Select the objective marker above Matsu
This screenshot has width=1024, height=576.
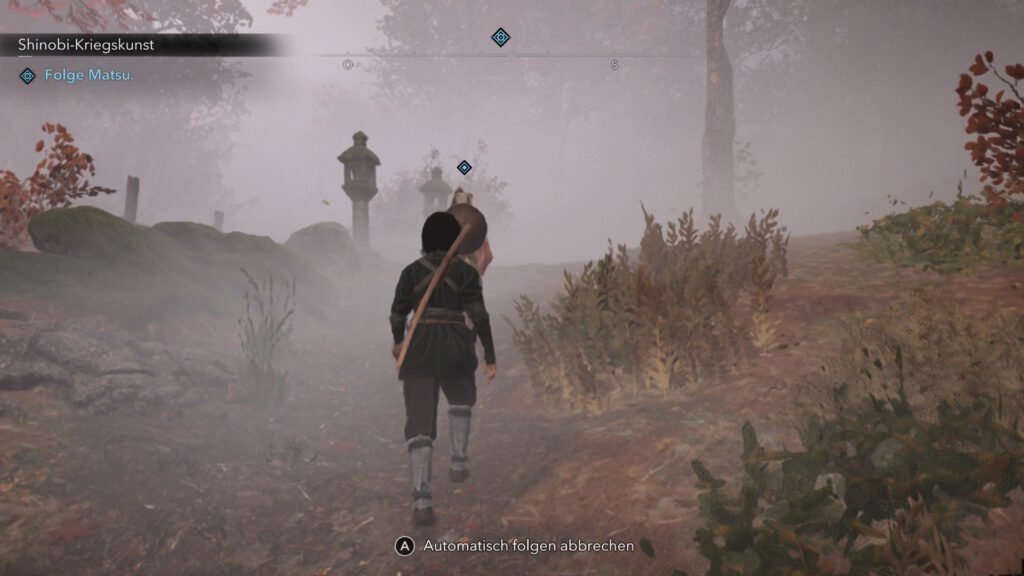(x=464, y=167)
